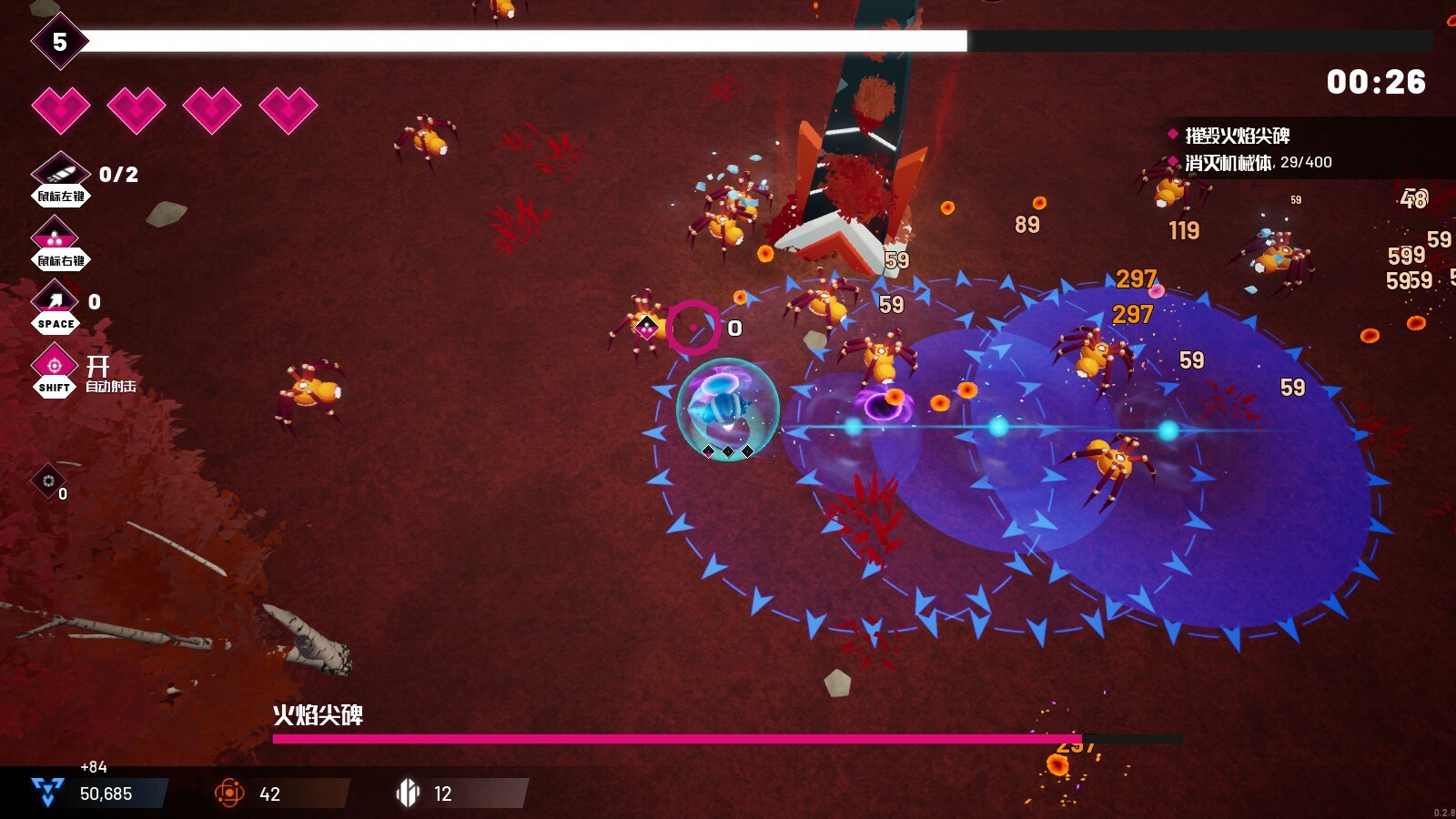Open the objective tracker for destroying the flame obelisk
Screen dimensions: 1456x819
(1237, 136)
